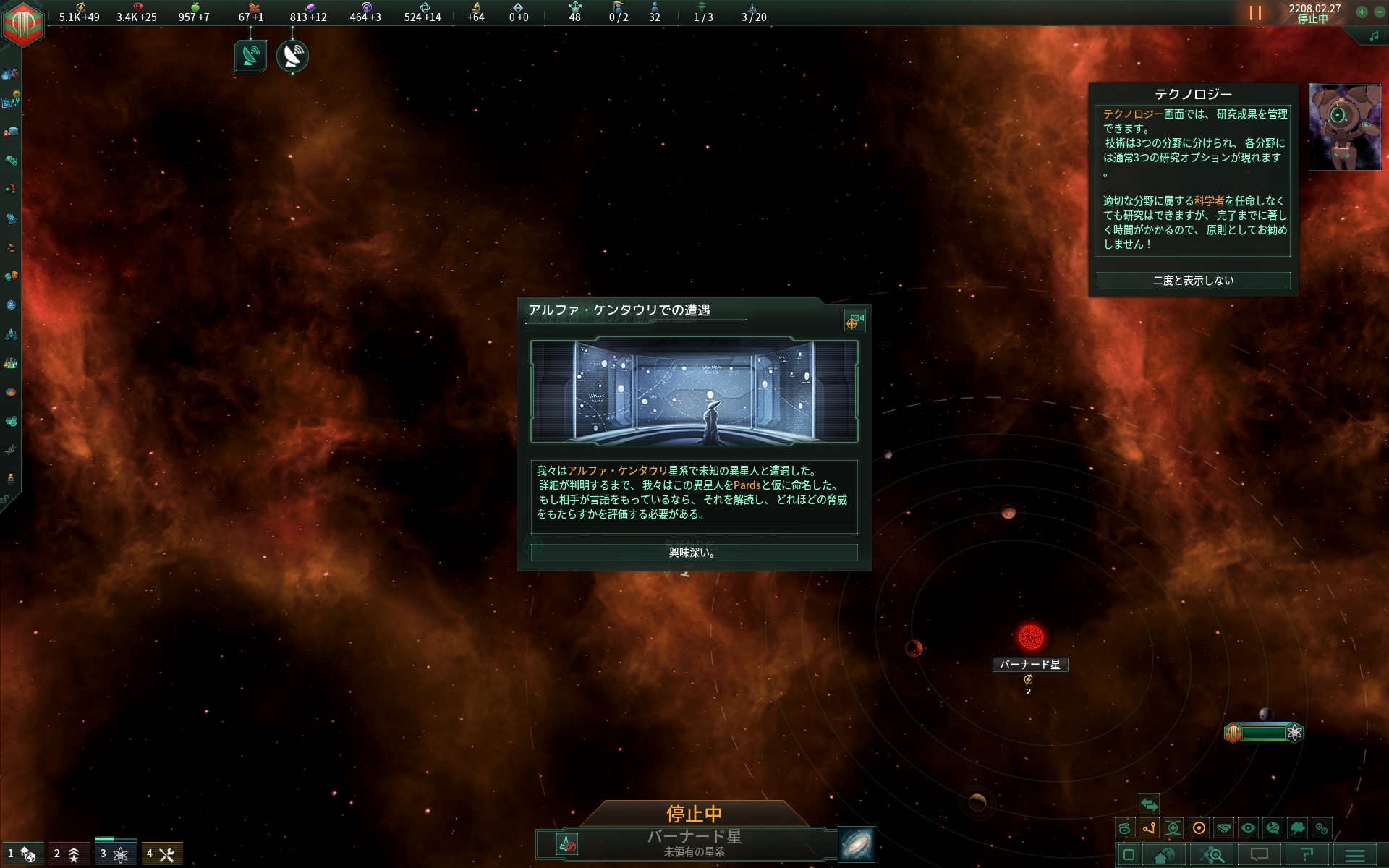Open the empire emblem government panel

[x=23, y=23]
